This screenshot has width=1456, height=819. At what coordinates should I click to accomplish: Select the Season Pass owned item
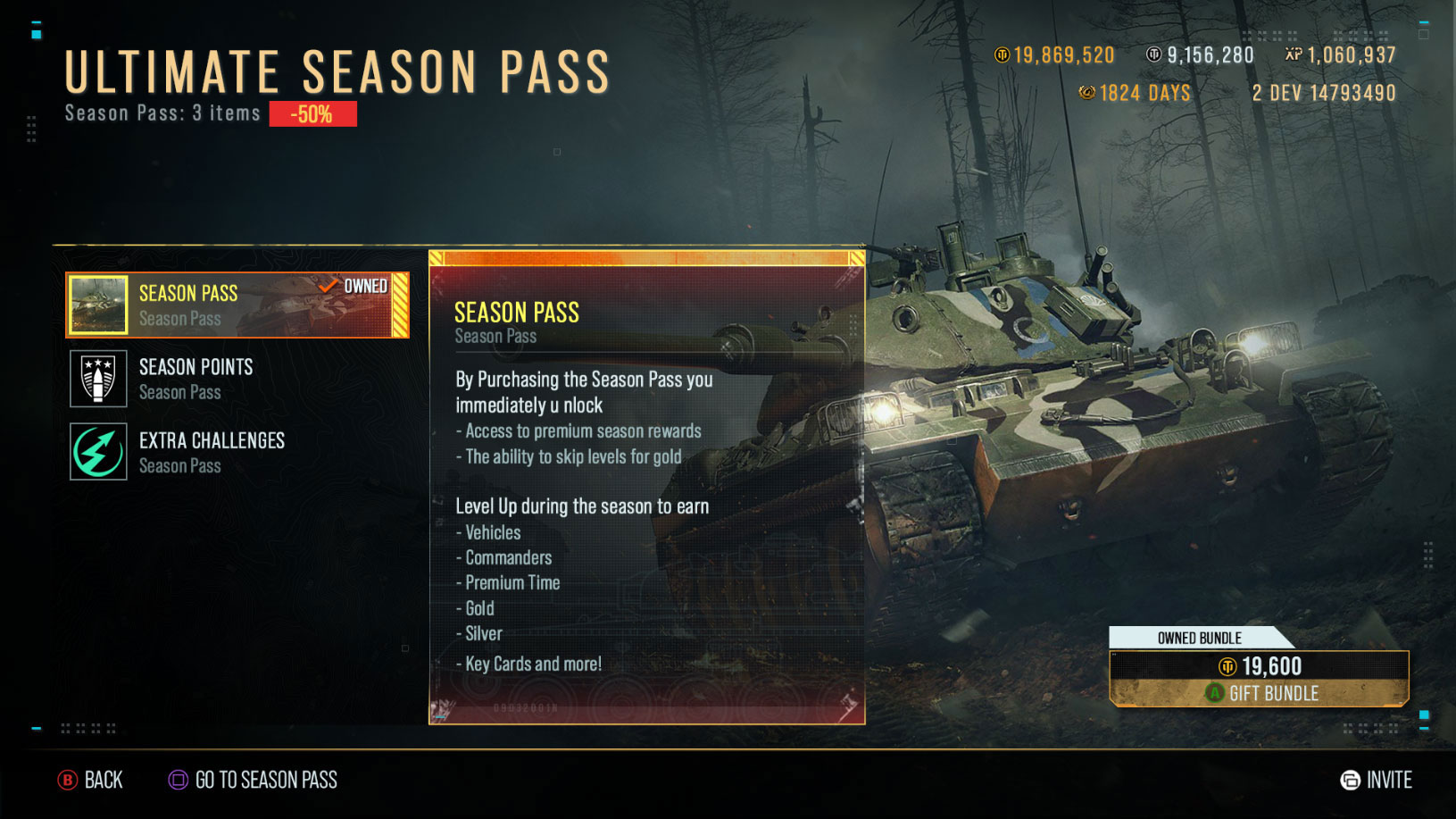[x=237, y=305]
